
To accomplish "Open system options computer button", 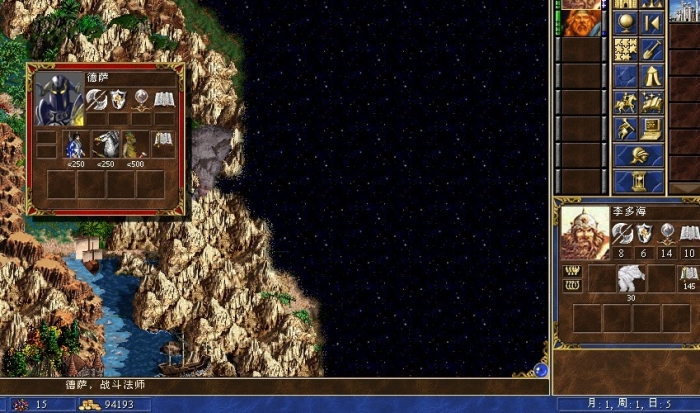I will tap(651, 128).
